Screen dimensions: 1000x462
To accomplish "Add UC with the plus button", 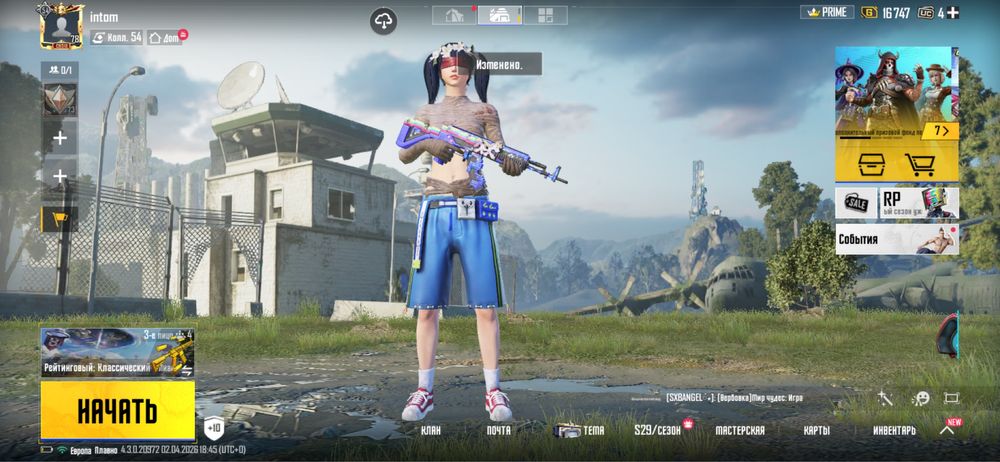I will click(x=953, y=13).
